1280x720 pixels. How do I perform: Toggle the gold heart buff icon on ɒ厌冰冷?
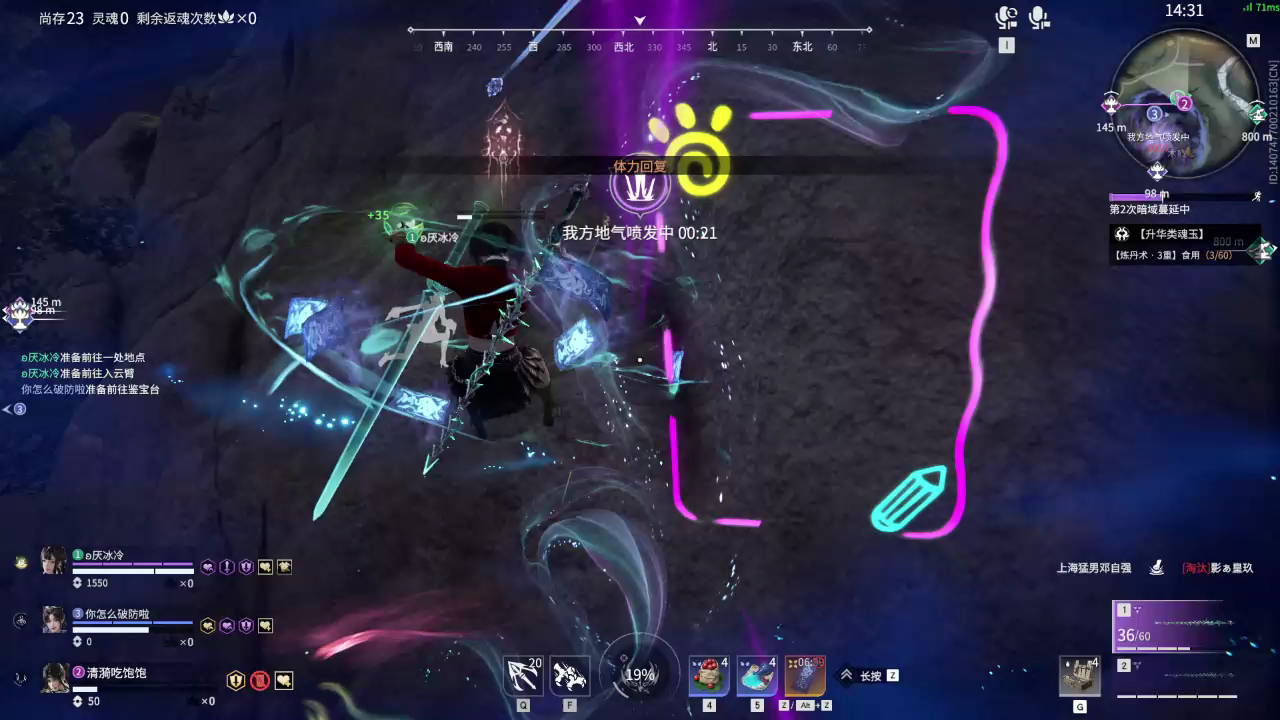pyautogui.click(x=266, y=567)
